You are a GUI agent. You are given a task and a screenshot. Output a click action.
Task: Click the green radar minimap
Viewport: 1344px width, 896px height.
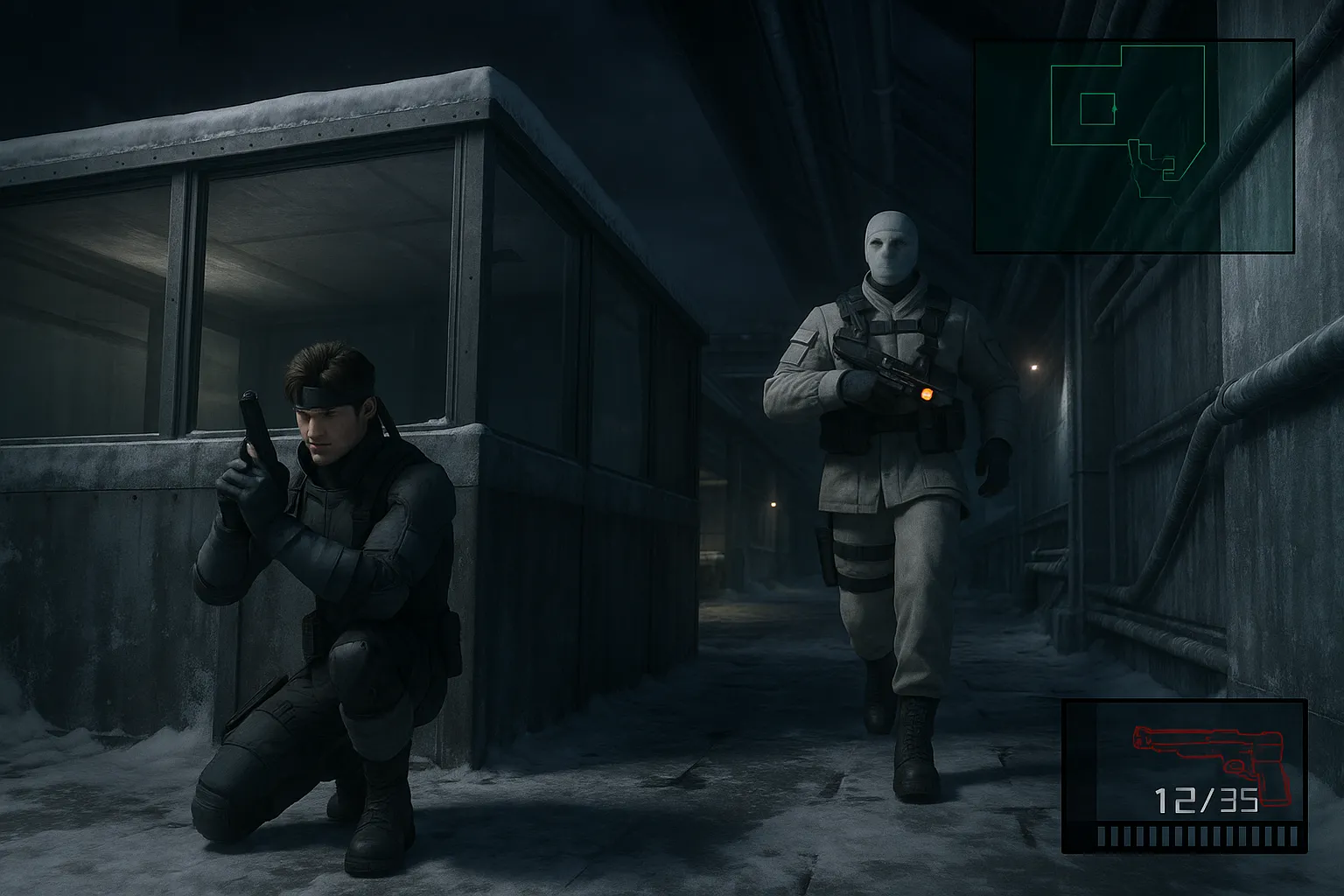pyautogui.click(x=1134, y=146)
